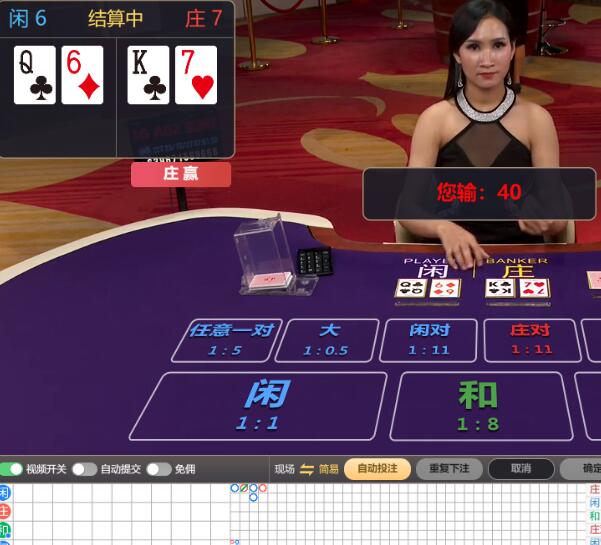Cancel the bet with 取消
Viewport: 601px width, 545px height.
[521, 469]
